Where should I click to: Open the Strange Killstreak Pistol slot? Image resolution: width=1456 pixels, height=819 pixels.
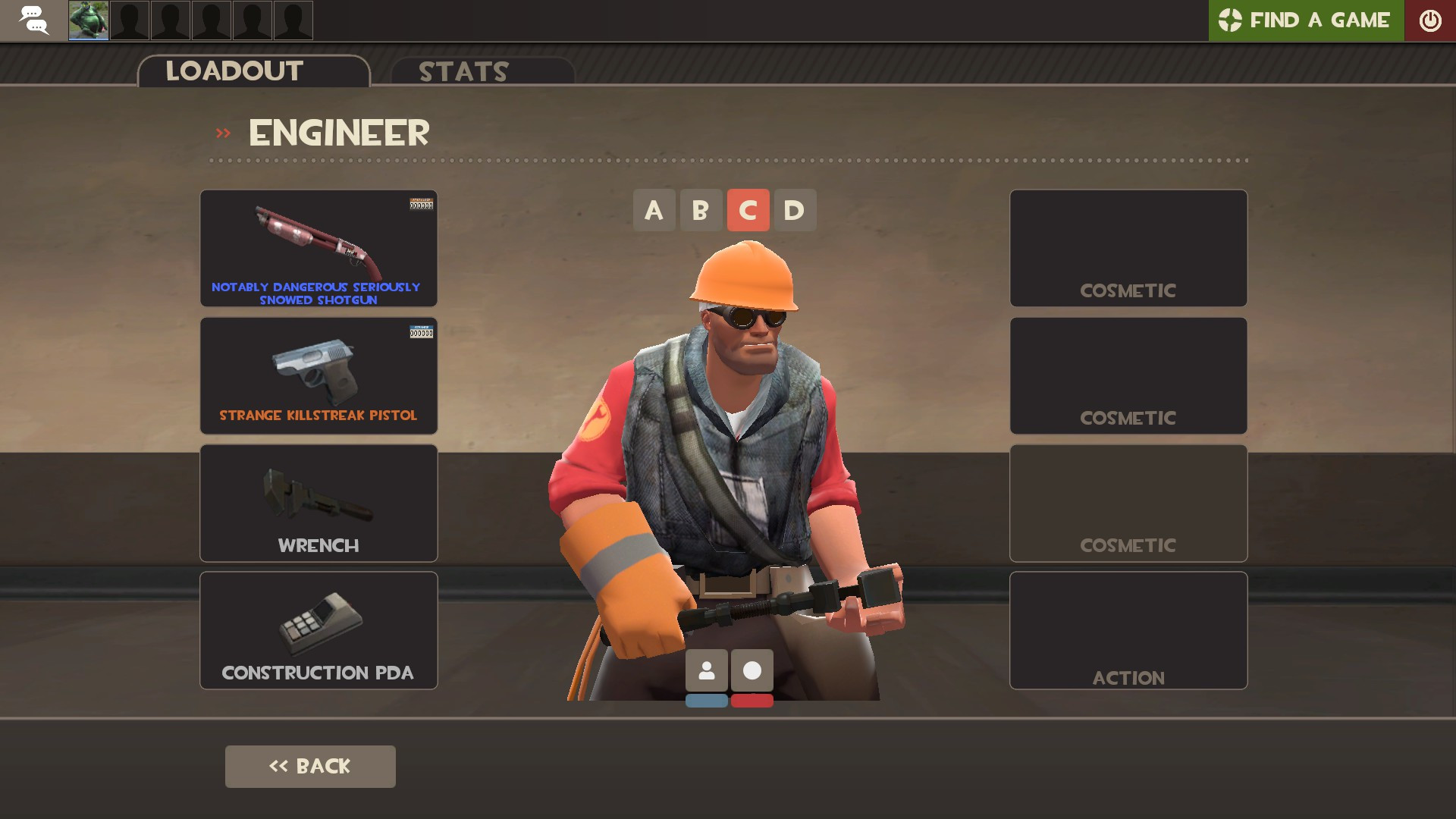click(318, 375)
